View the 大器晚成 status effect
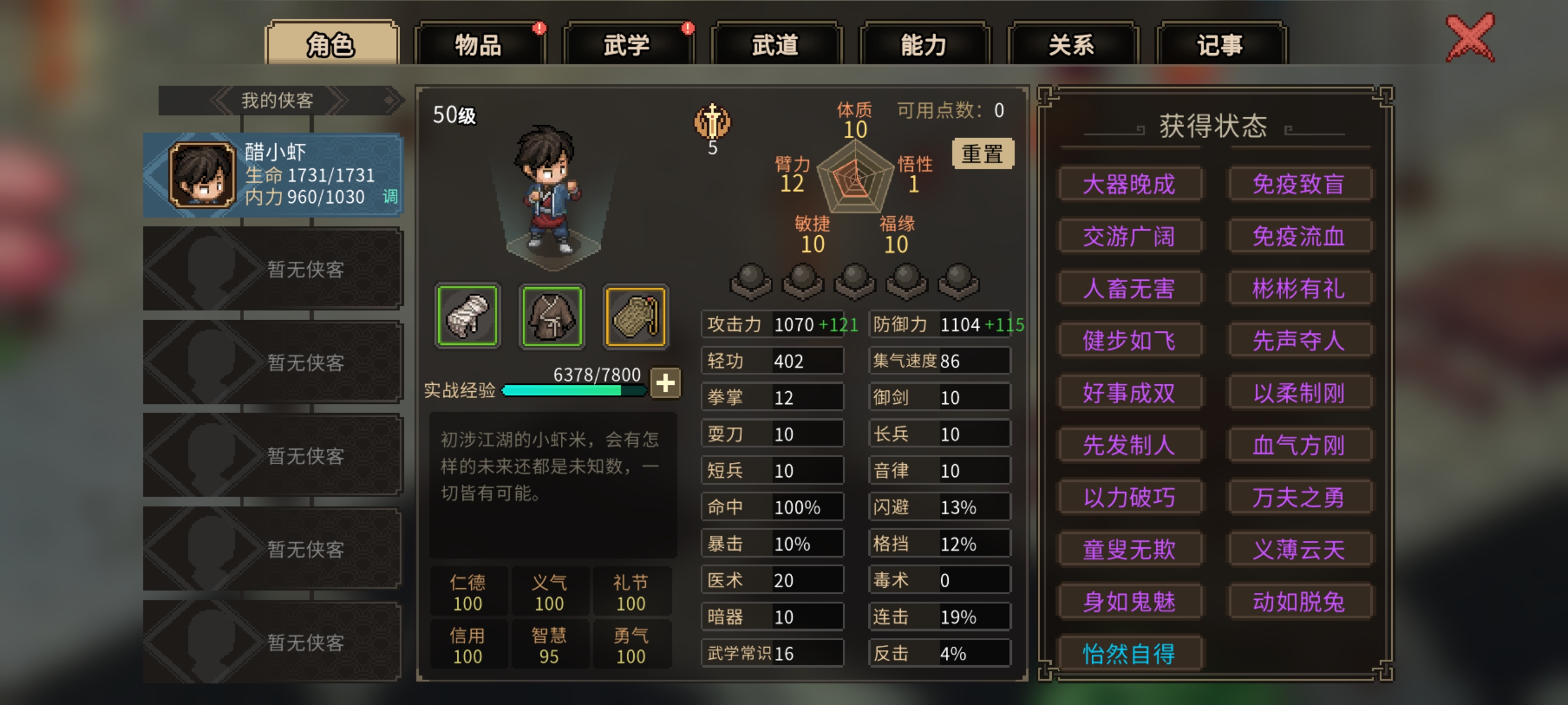 [1130, 184]
